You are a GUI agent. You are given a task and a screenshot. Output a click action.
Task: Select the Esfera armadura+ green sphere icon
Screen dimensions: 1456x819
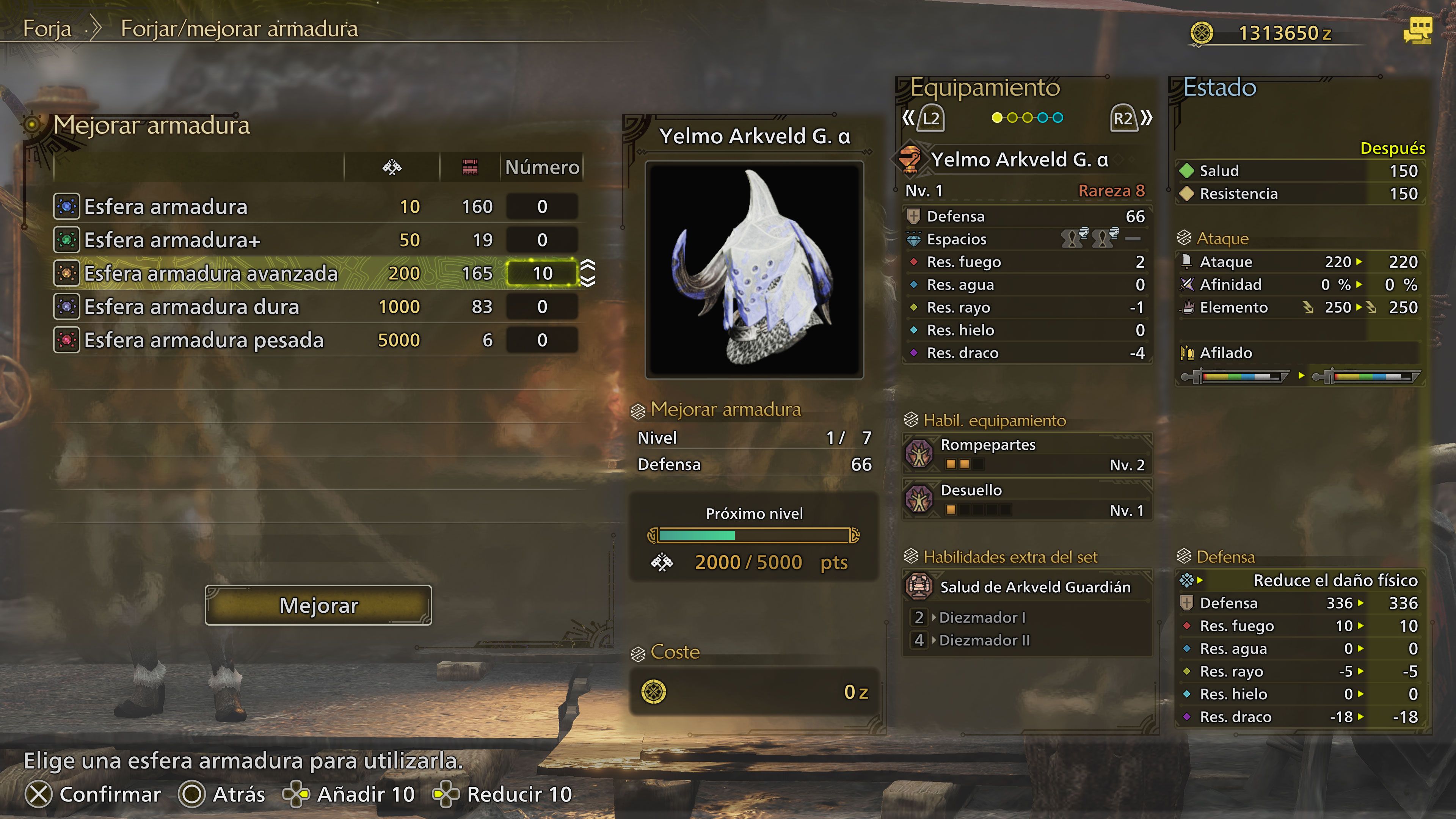(x=67, y=240)
